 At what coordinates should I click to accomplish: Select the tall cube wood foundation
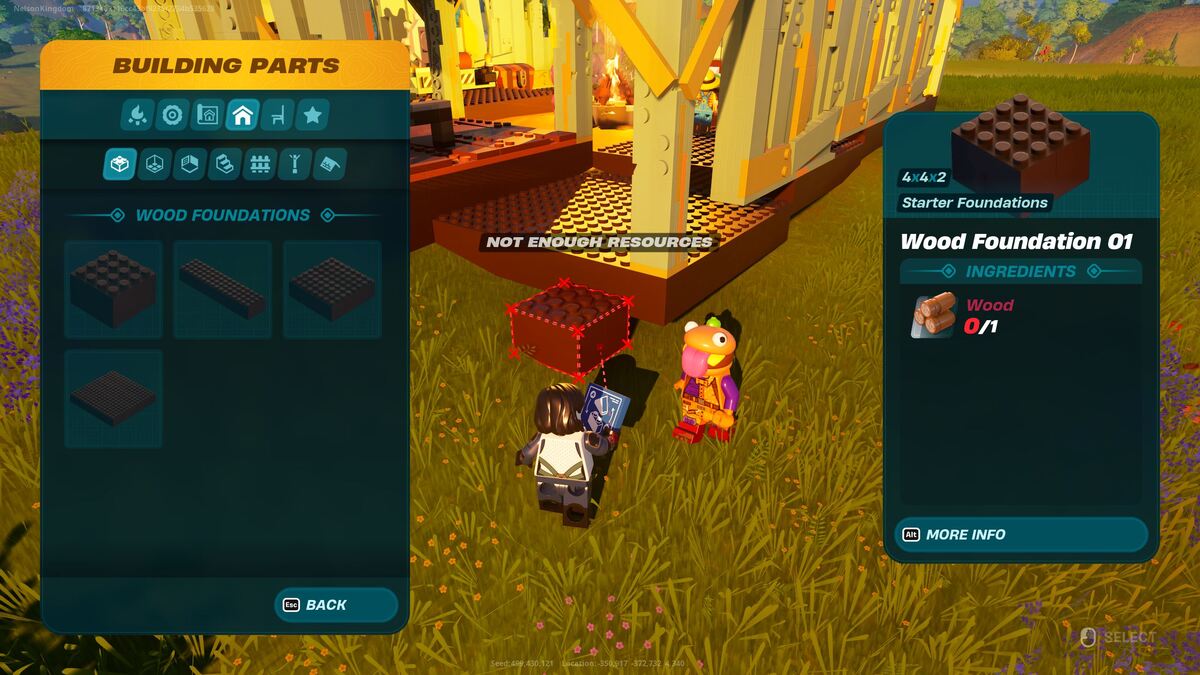pyautogui.click(x=113, y=289)
